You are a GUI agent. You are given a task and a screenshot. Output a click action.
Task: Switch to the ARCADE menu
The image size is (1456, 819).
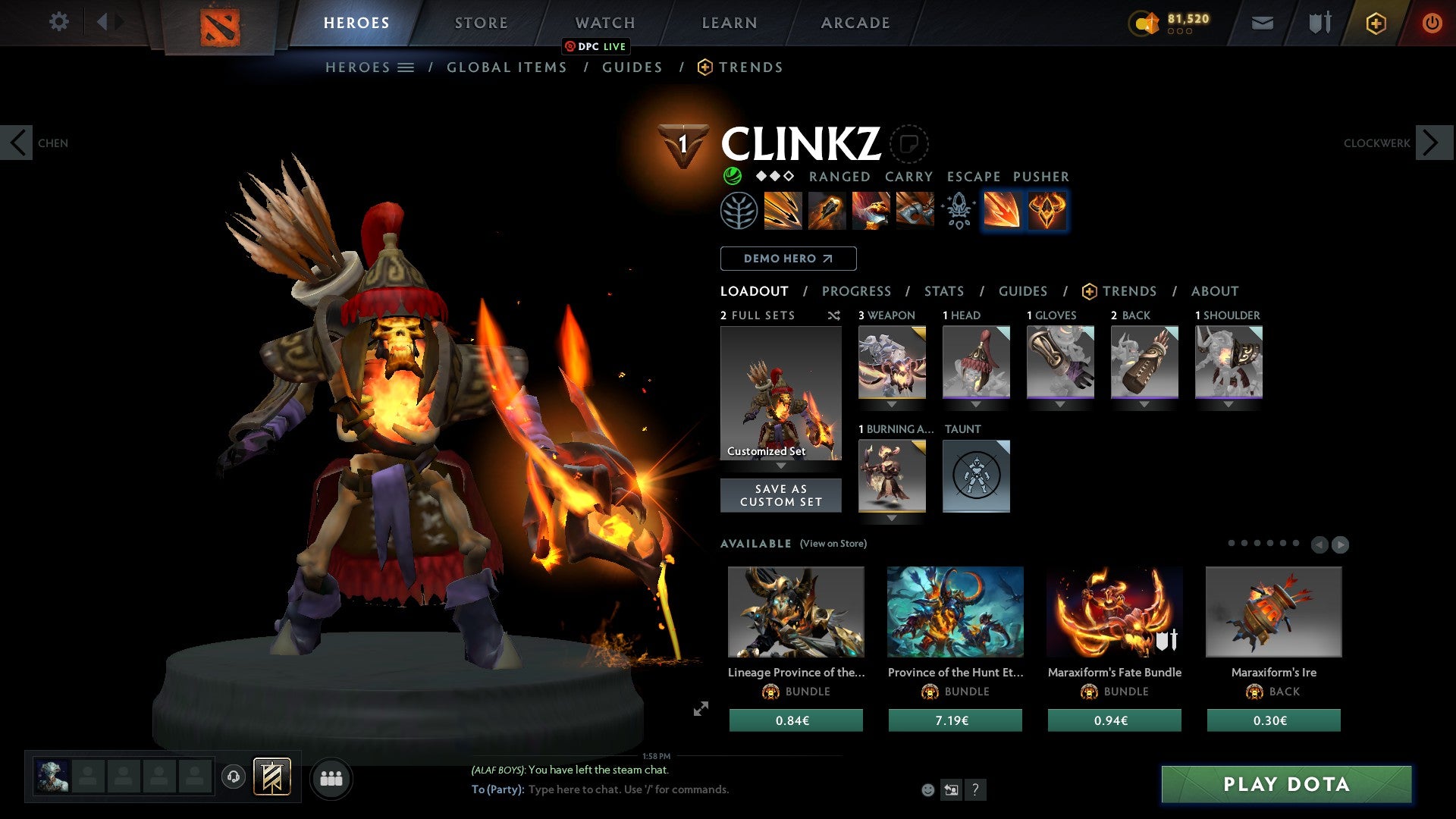pyautogui.click(x=855, y=23)
